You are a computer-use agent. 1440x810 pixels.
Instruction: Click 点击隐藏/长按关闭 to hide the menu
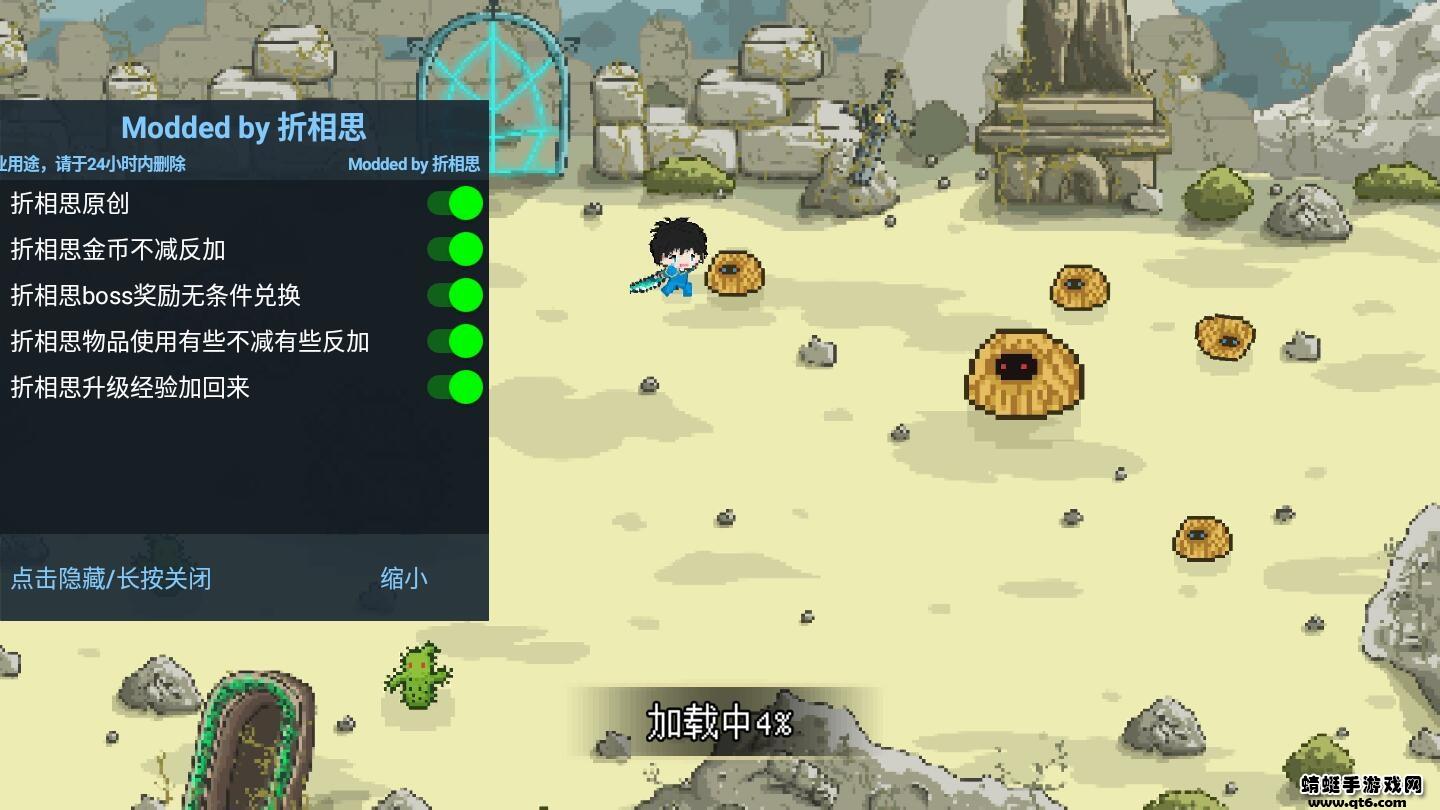pyautogui.click(x=110, y=579)
